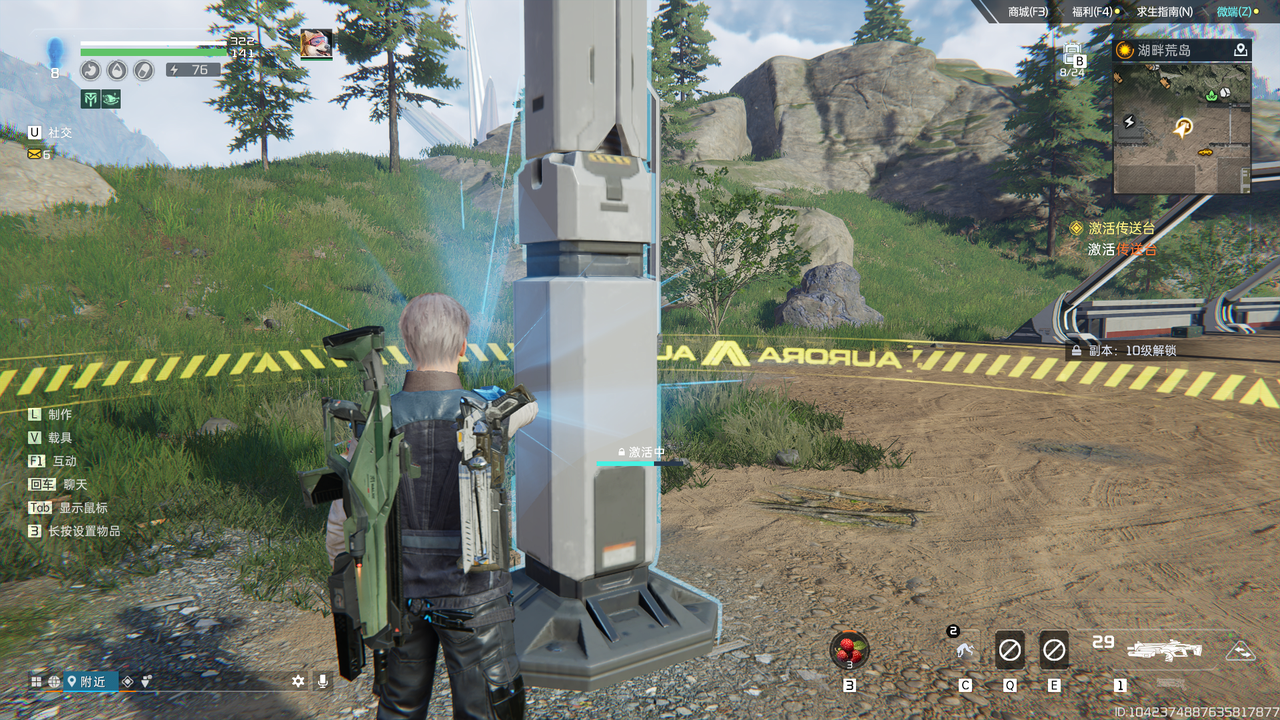Toggle the microphone voice chat
The image size is (1280, 720).
click(322, 681)
